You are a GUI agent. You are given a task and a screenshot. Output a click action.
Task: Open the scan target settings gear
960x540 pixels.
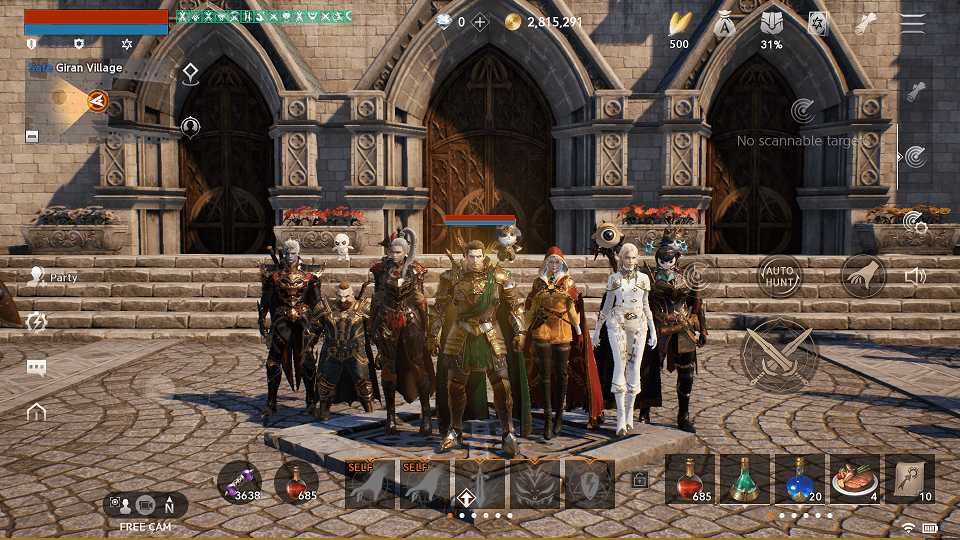coord(913,222)
